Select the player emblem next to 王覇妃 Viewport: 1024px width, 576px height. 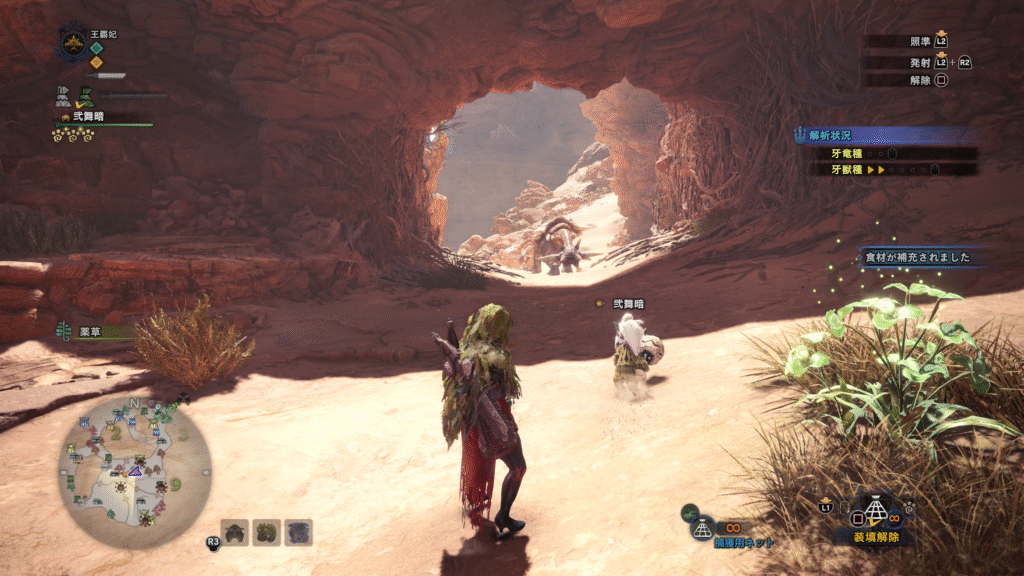click(x=73, y=43)
